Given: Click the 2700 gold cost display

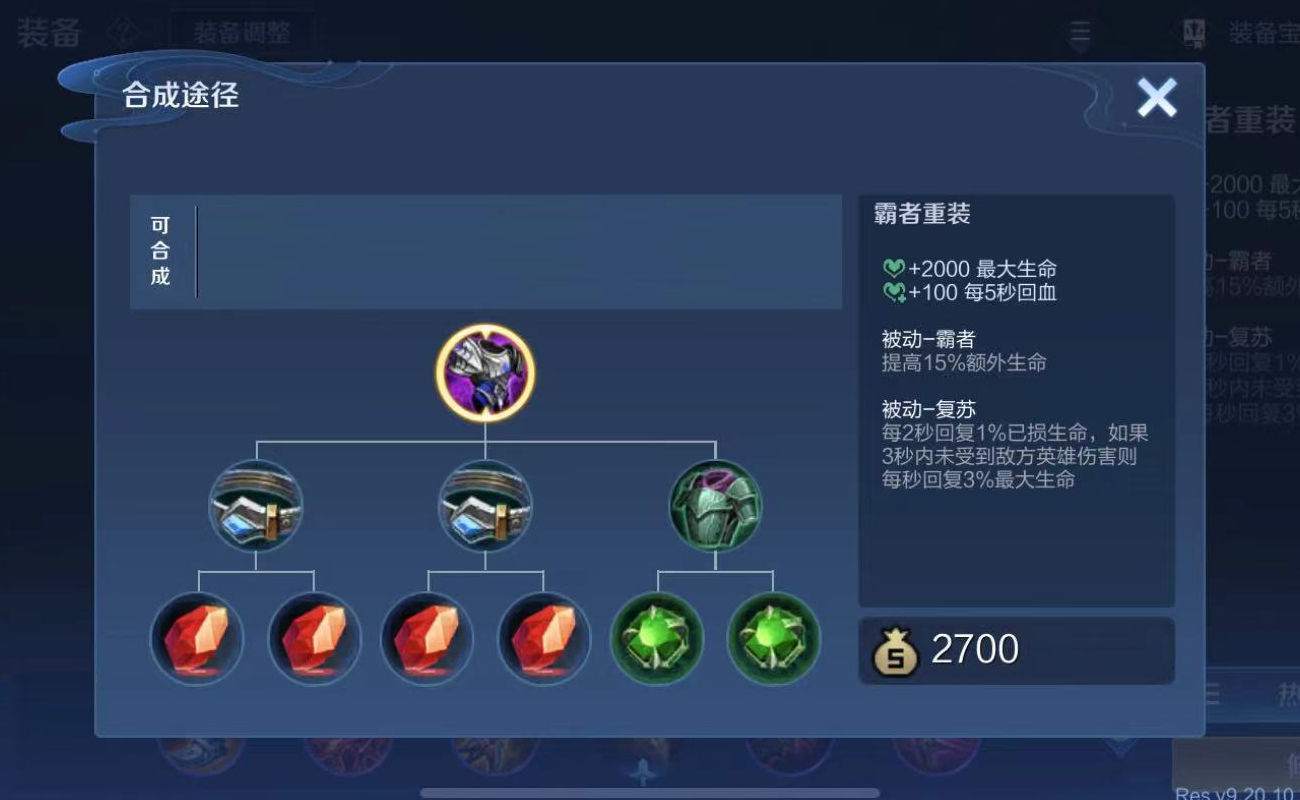Looking at the screenshot, I should pyautogui.click(x=975, y=649).
